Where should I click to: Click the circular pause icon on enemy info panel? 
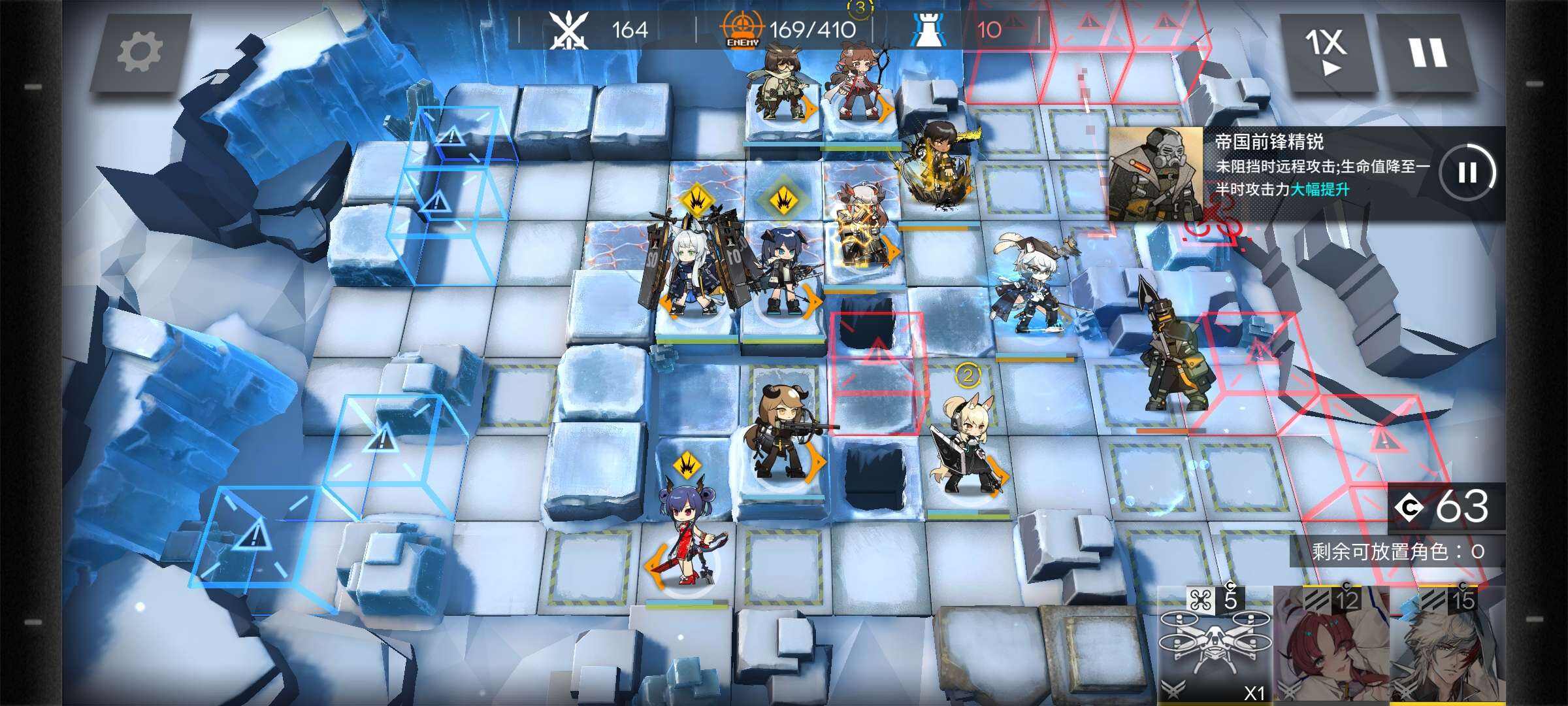(1467, 173)
